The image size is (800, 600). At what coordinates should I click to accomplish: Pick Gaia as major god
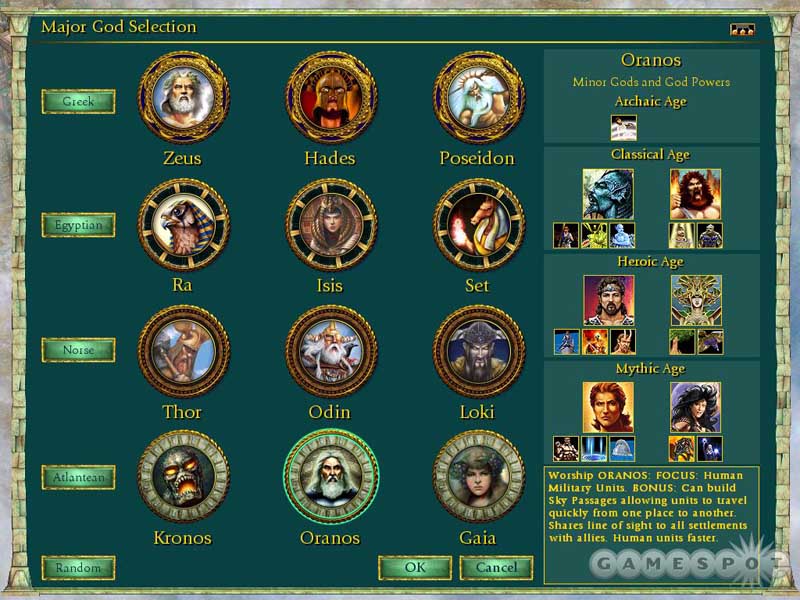(478, 477)
